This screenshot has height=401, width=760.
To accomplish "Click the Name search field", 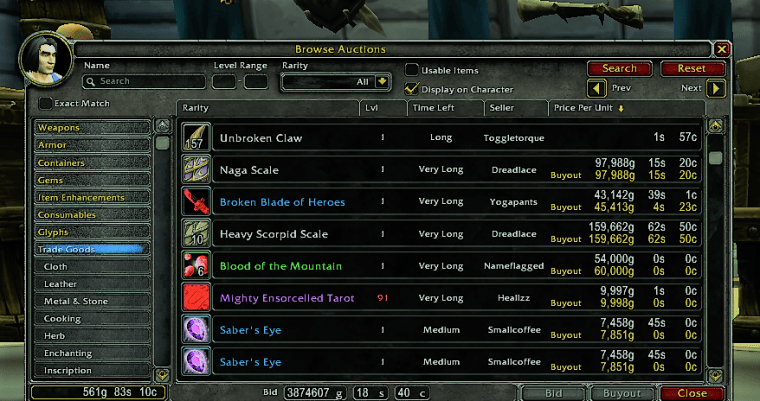I will coord(145,82).
